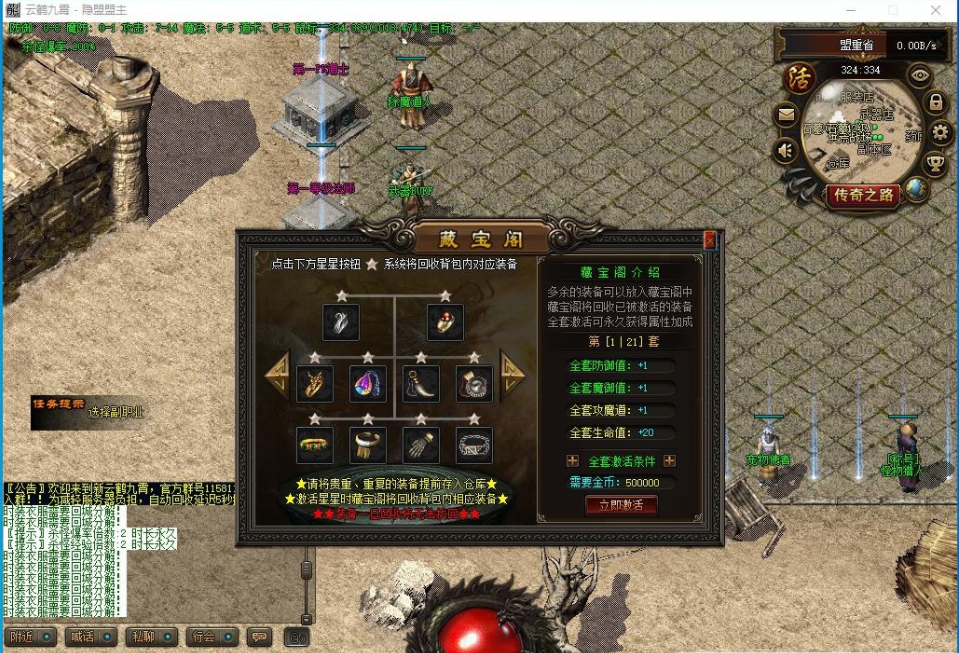Go to the previous equipment set page
The width and height of the screenshot is (959, 653).
tap(277, 372)
